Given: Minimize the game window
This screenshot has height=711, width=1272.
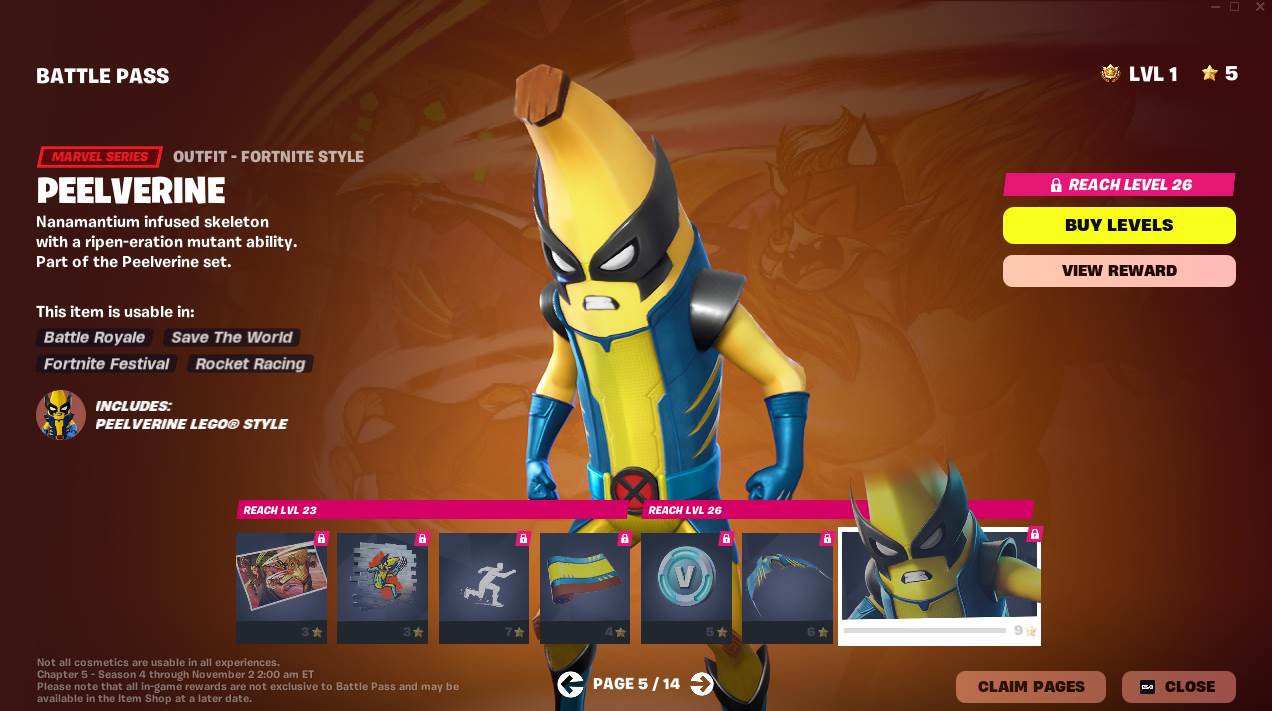Looking at the screenshot, I should (1212, 7).
